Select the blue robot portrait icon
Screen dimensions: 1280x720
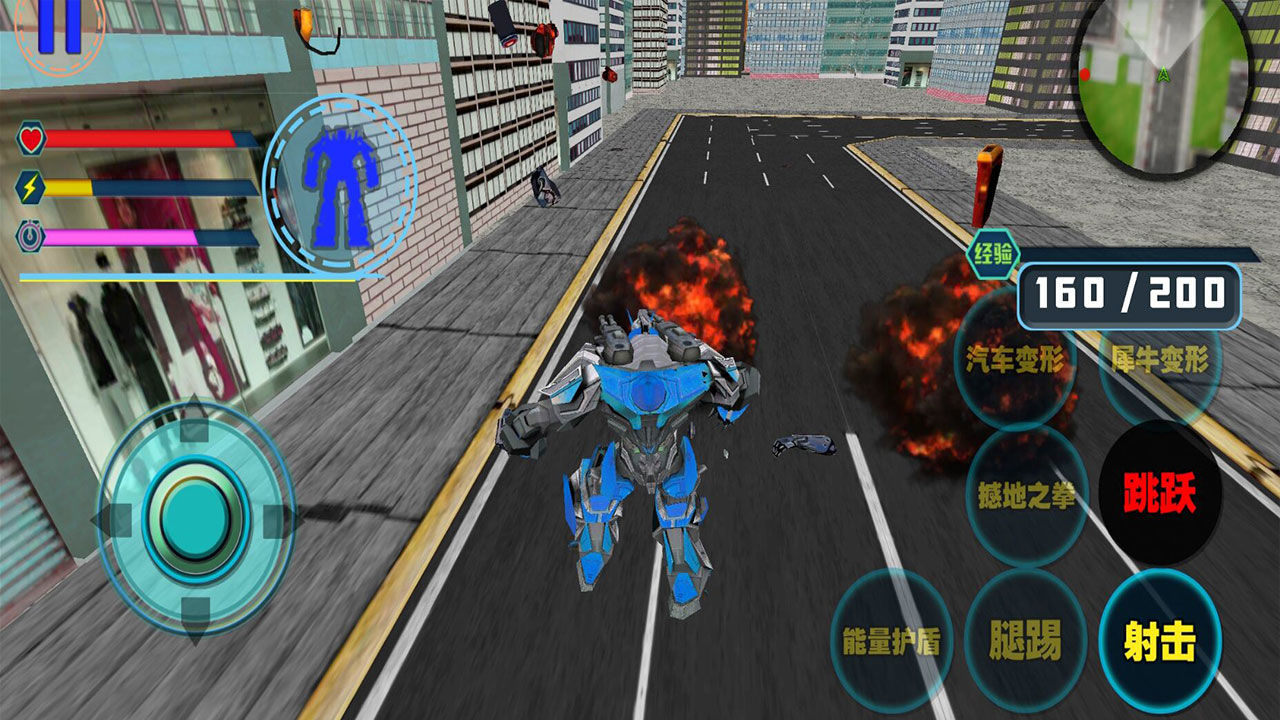point(338,186)
